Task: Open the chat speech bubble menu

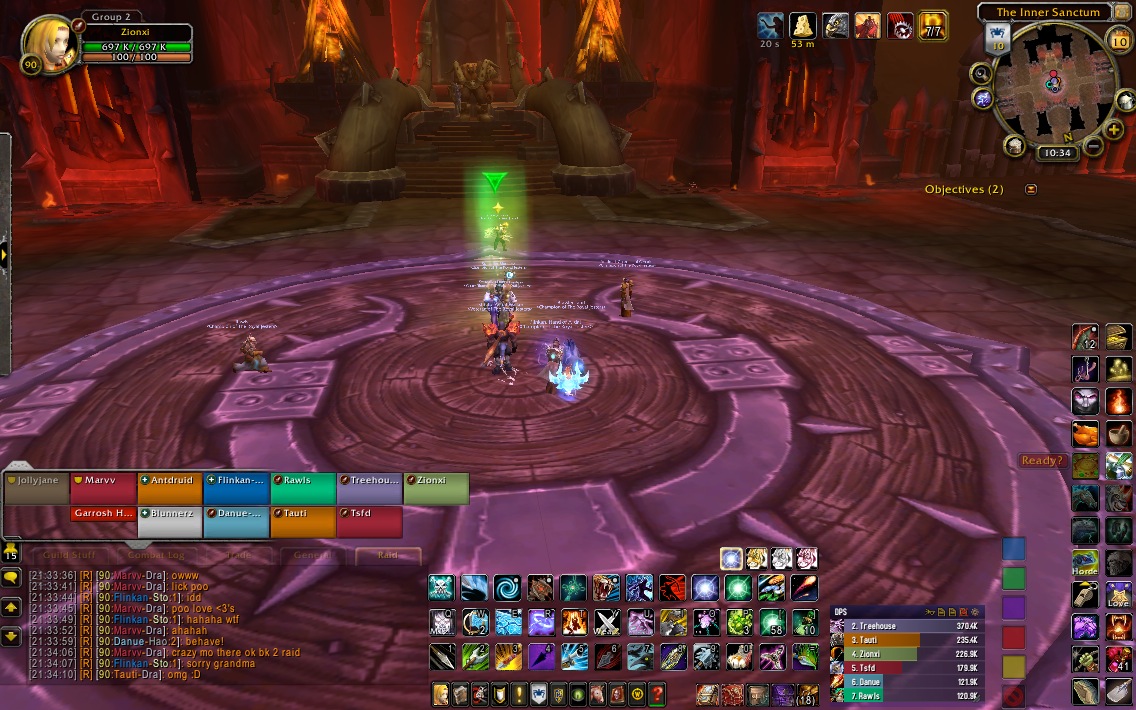Action: [11, 577]
